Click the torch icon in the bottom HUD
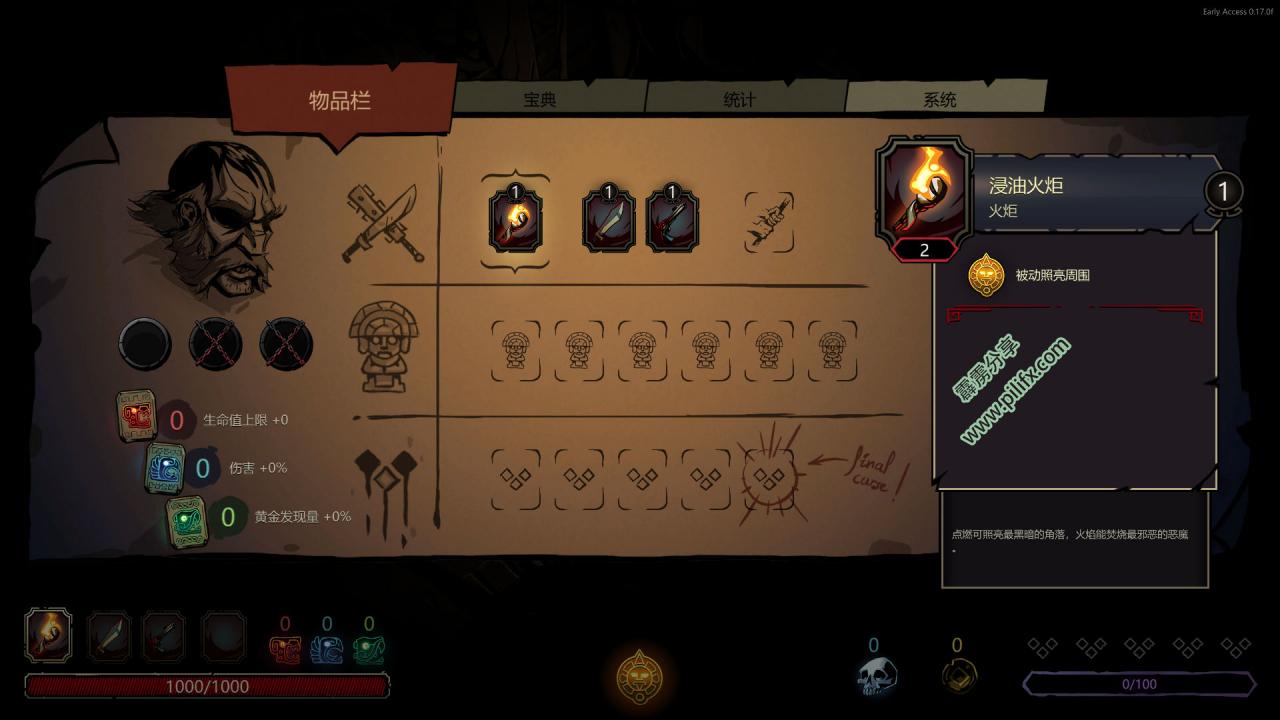 [49, 636]
